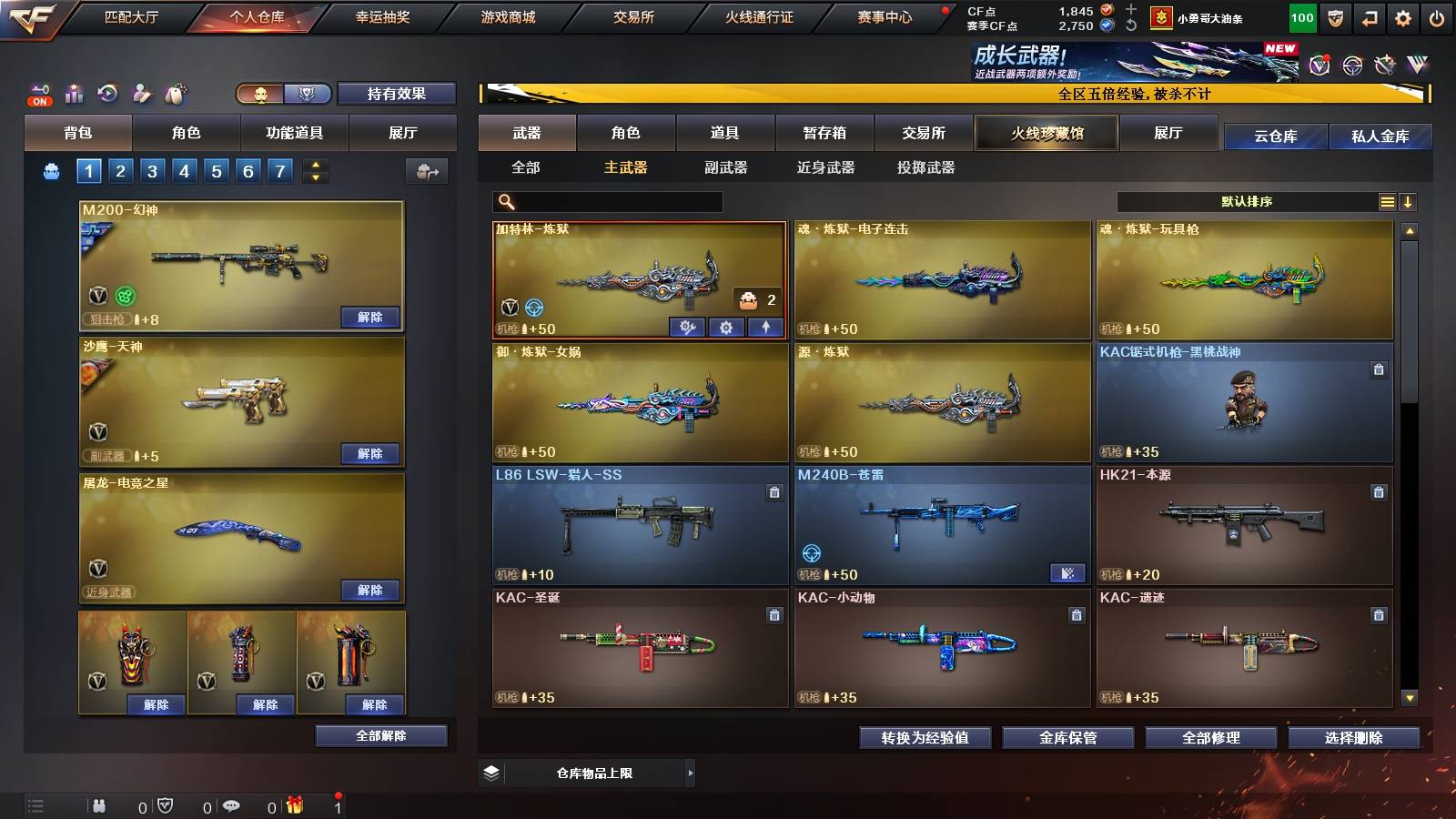
Task: Click the orange toolbox icon showing 2 on the Gatling card
Action: 748,300
